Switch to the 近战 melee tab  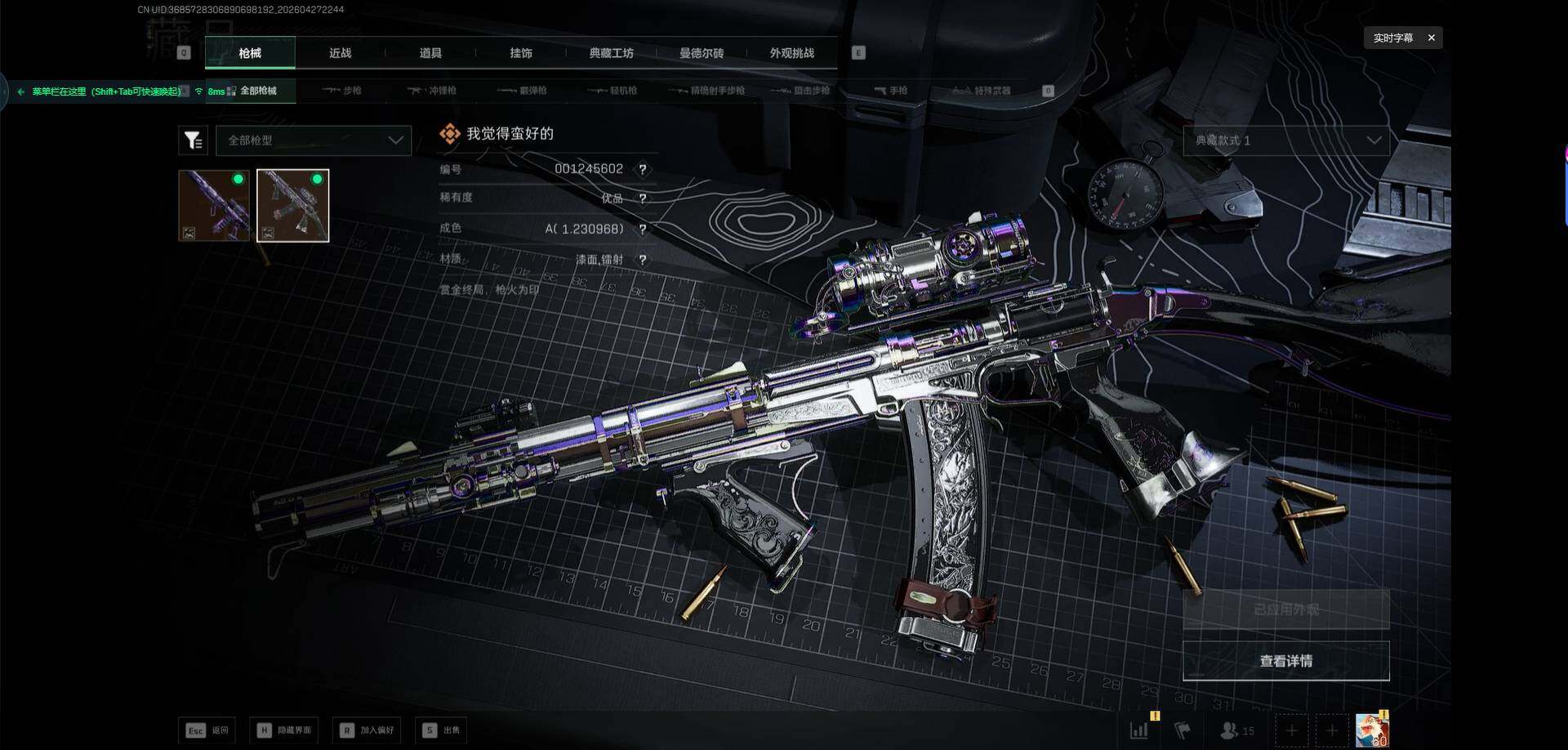click(340, 53)
